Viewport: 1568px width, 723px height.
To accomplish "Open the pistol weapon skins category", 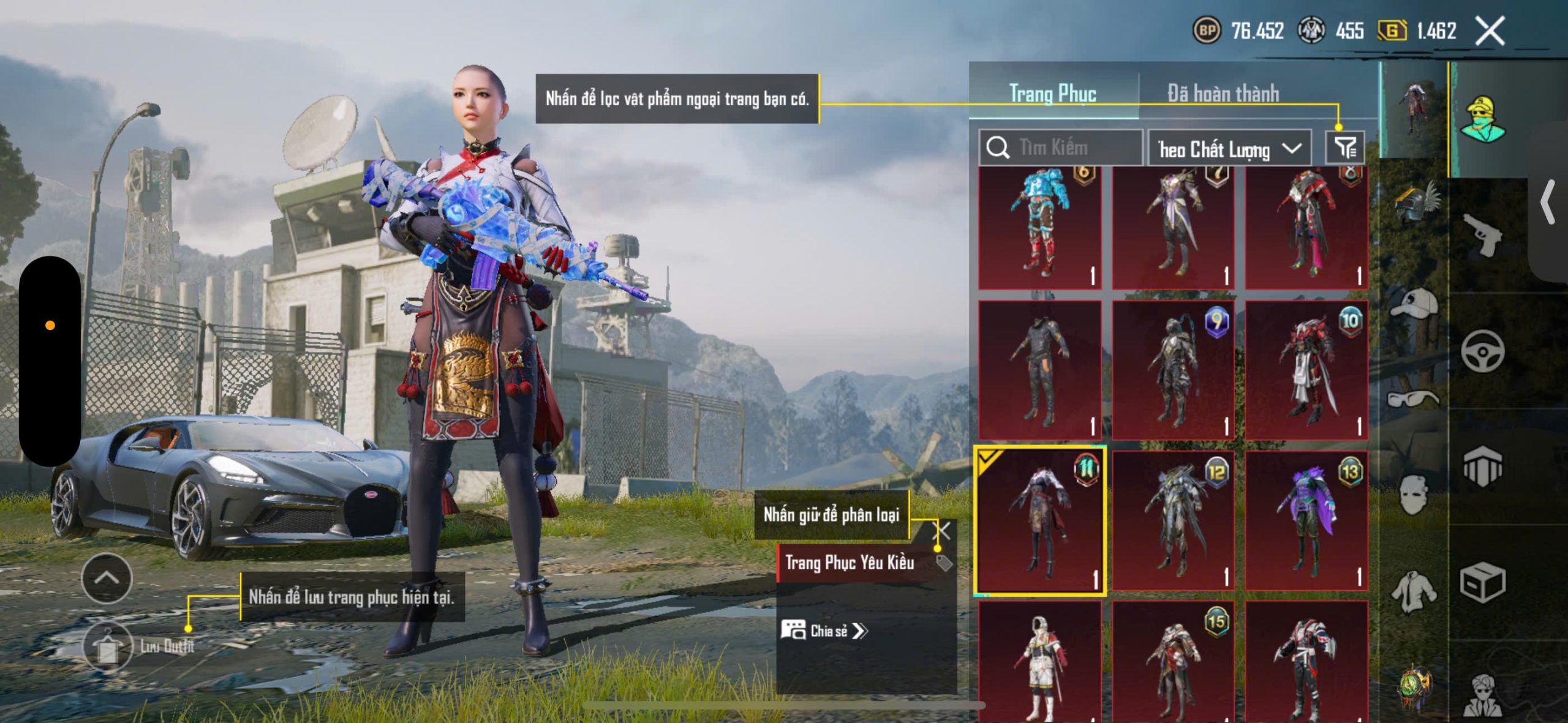I will pos(1482,234).
